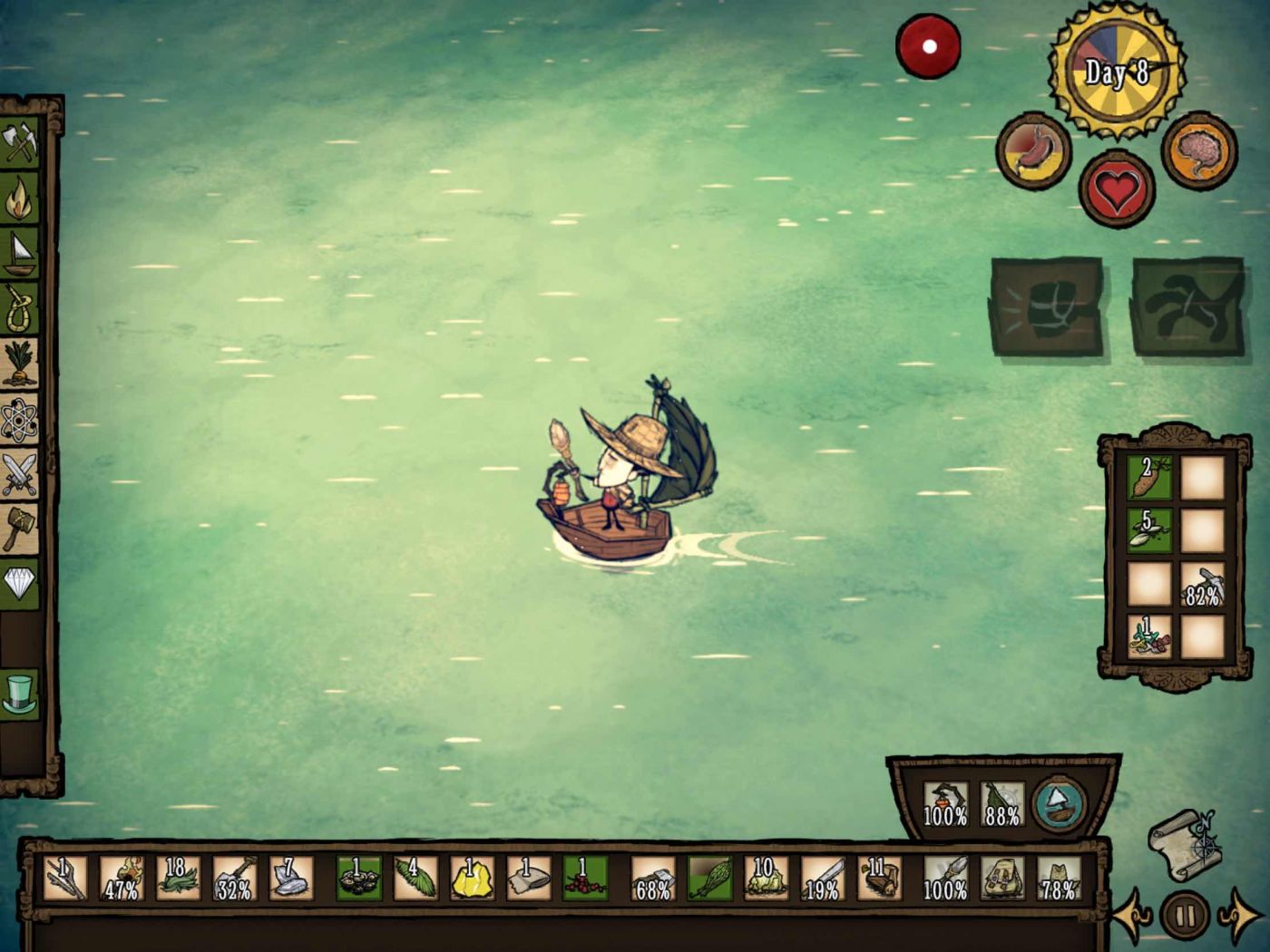Image resolution: width=1270 pixels, height=952 pixels.
Task: Open the Structures hammer tab
Action: pos(20,529)
